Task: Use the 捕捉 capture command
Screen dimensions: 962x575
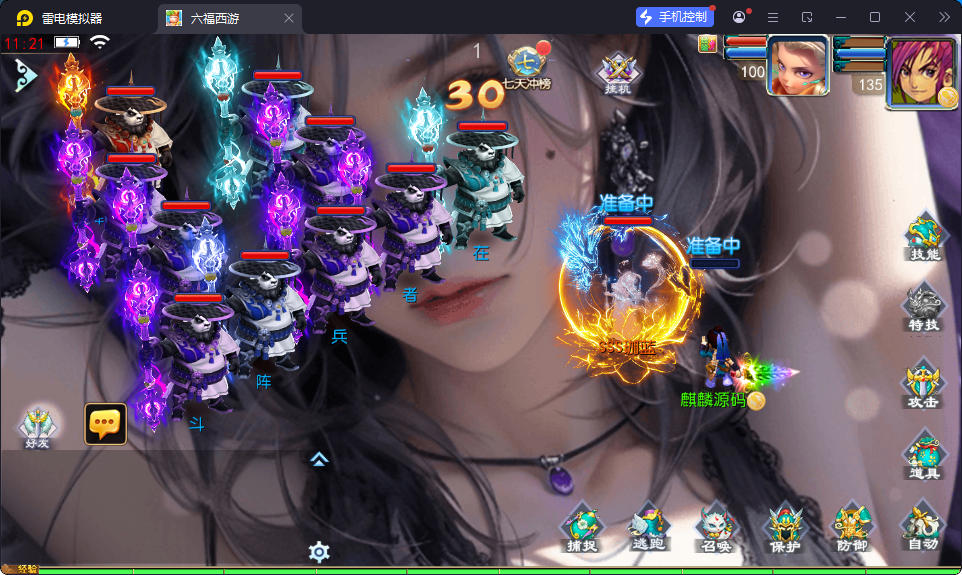Action: coord(580,528)
